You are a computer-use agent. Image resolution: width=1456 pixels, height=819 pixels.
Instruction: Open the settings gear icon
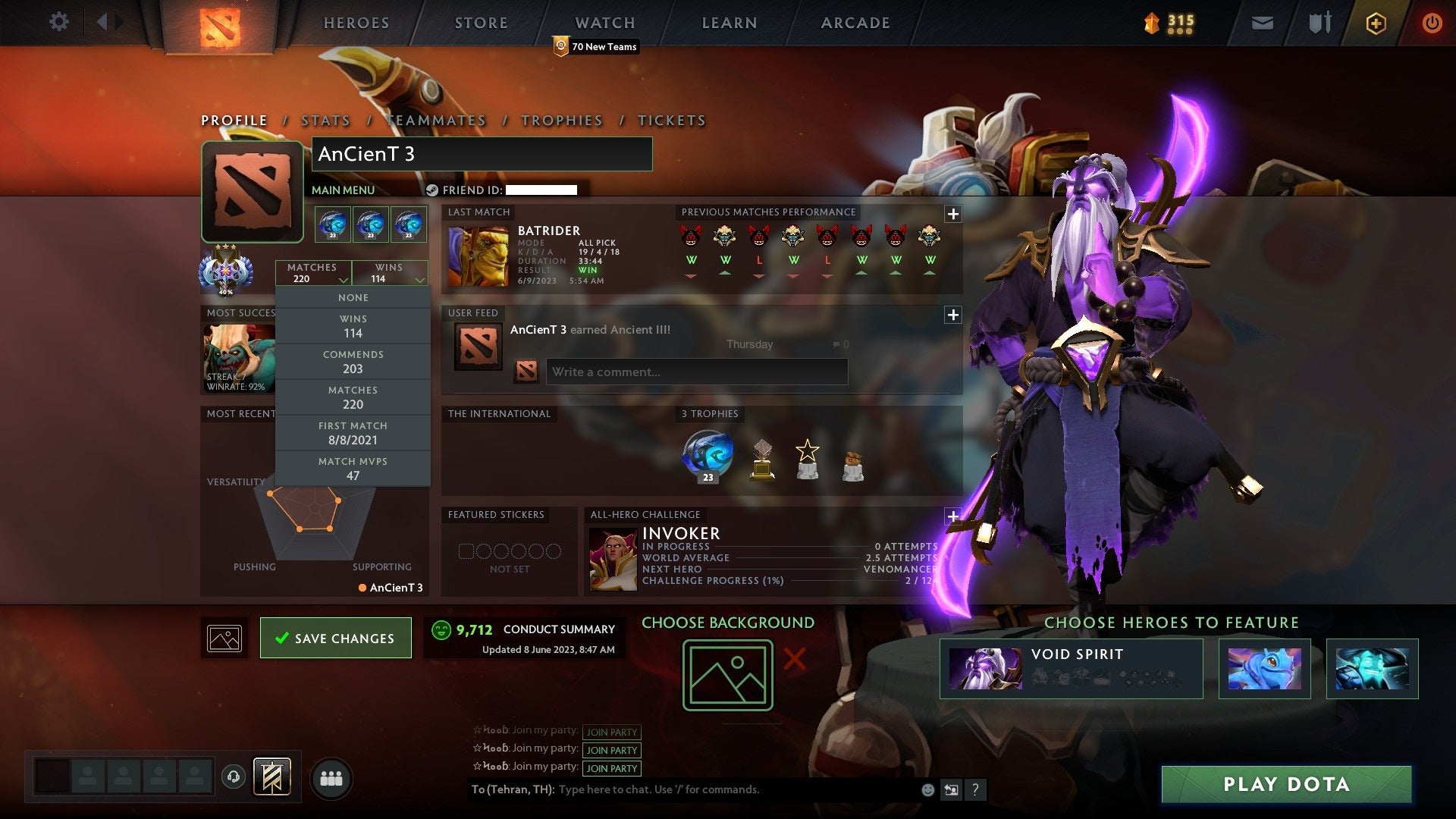click(58, 22)
